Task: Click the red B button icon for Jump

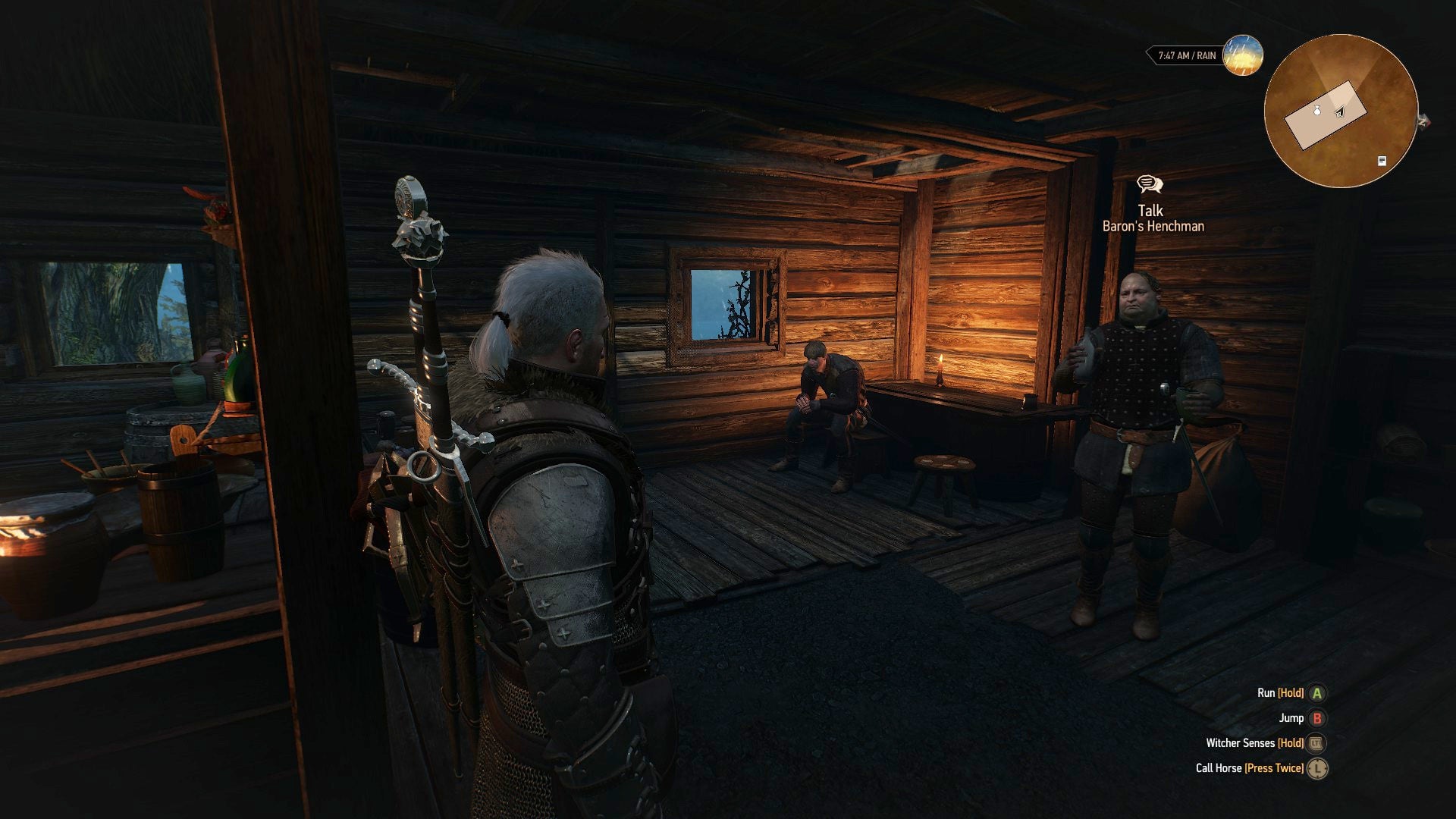Action: pyautogui.click(x=1316, y=719)
